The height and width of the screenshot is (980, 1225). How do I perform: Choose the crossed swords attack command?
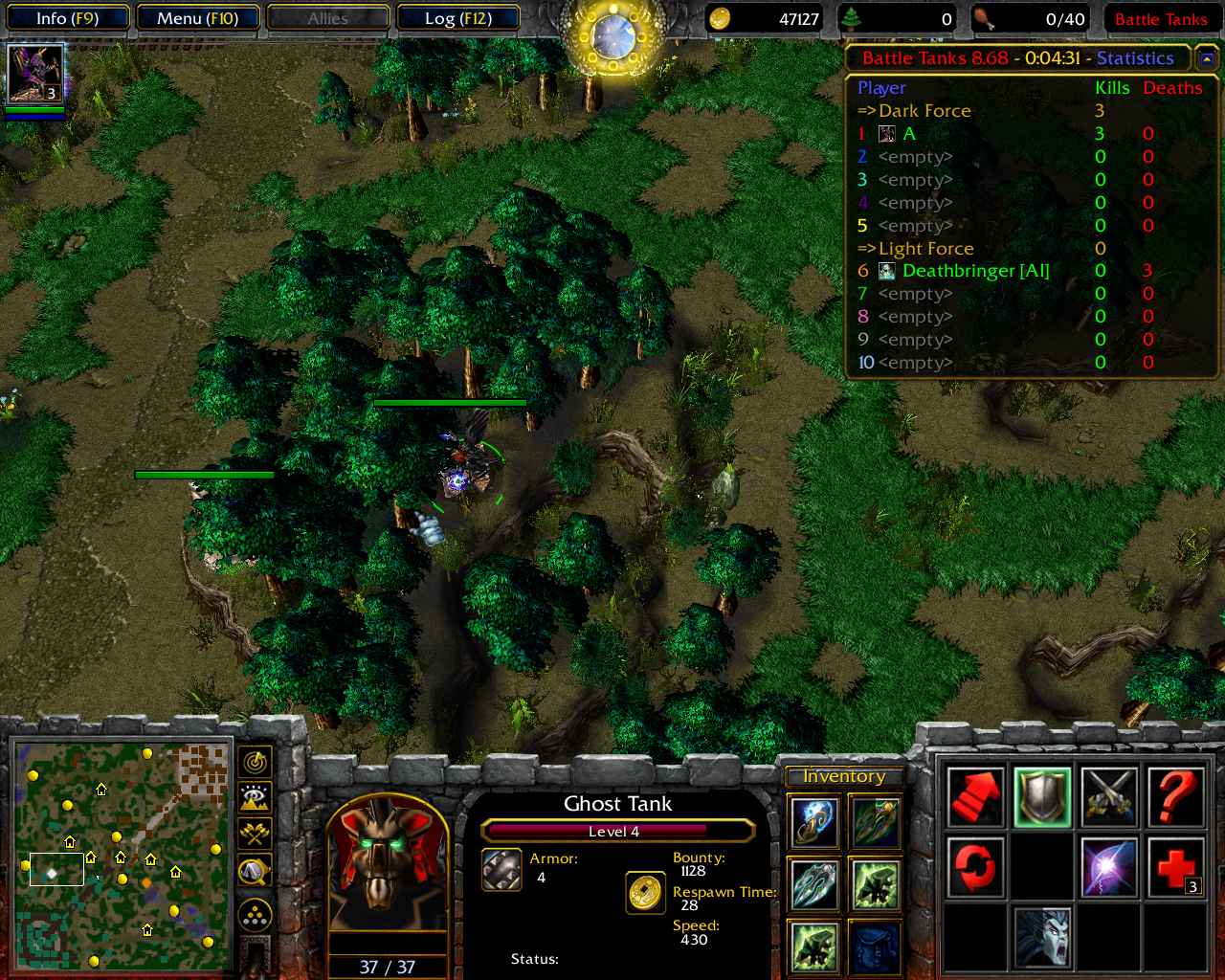(x=1109, y=796)
